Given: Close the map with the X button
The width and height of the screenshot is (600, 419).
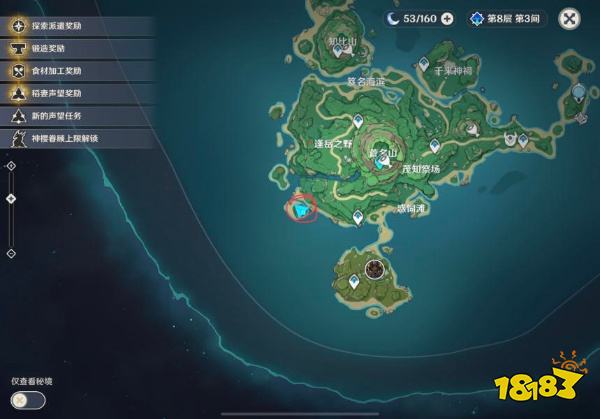Looking at the screenshot, I should coord(569,18).
